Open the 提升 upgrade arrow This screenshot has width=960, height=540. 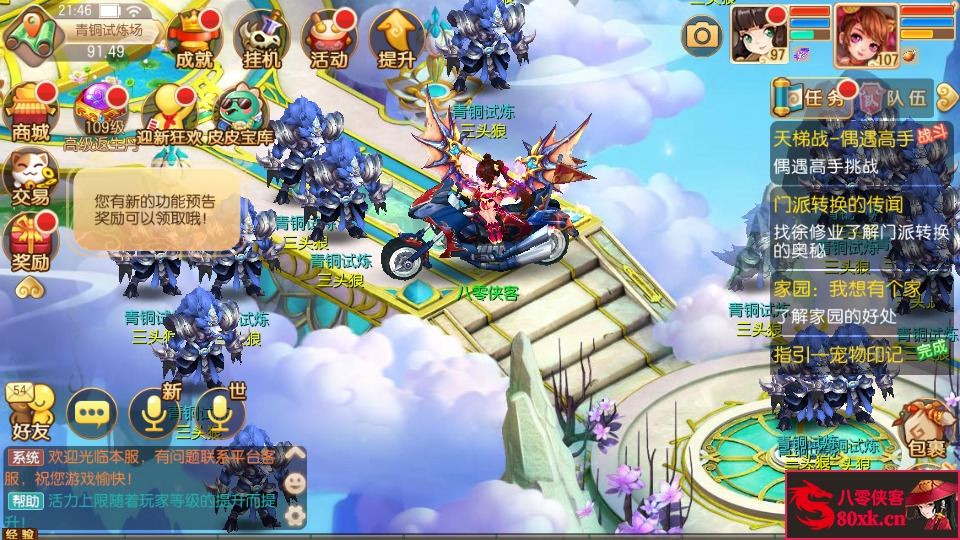tap(396, 40)
